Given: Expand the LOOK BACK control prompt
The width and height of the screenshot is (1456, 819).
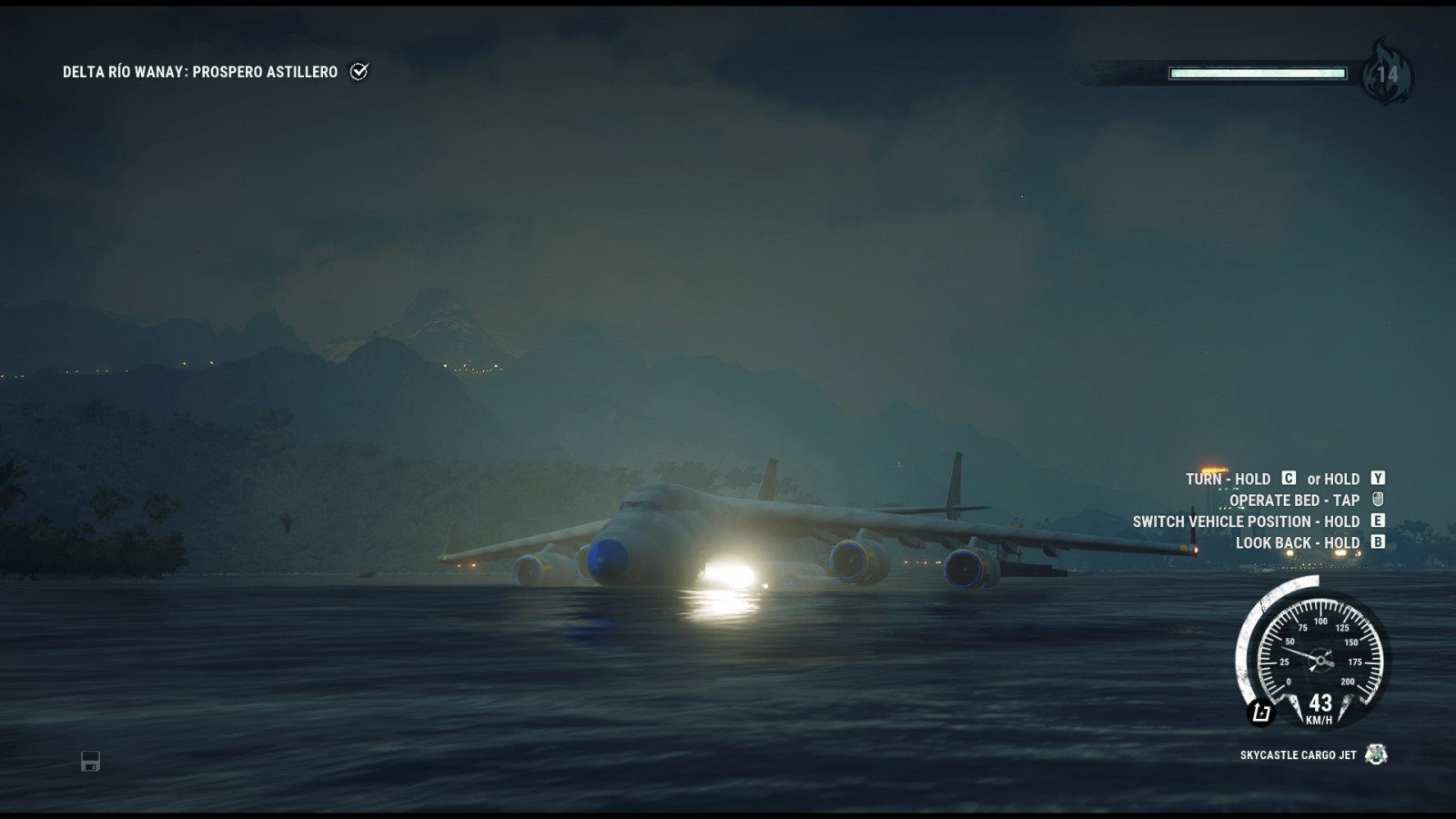Looking at the screenshot, I should pos(1295,541).
